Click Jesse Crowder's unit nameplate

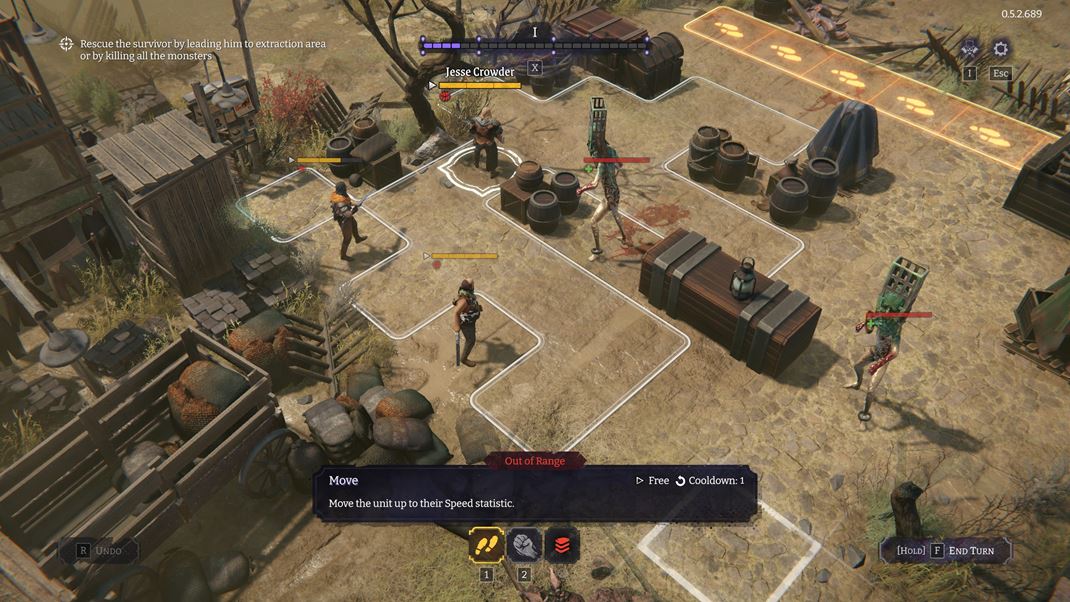point(480,72)
